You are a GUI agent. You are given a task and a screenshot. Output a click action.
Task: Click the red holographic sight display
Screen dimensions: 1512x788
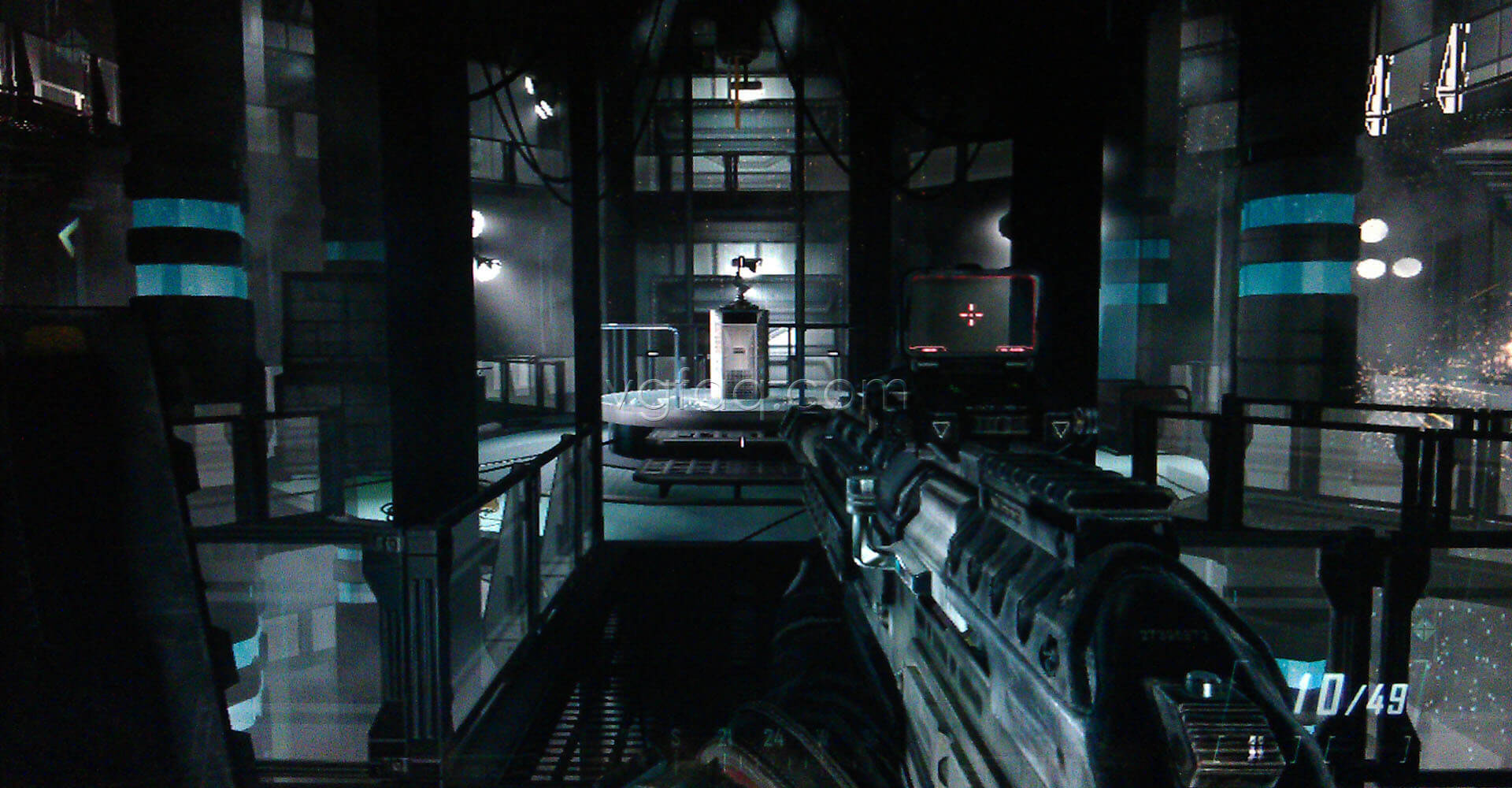969,315
